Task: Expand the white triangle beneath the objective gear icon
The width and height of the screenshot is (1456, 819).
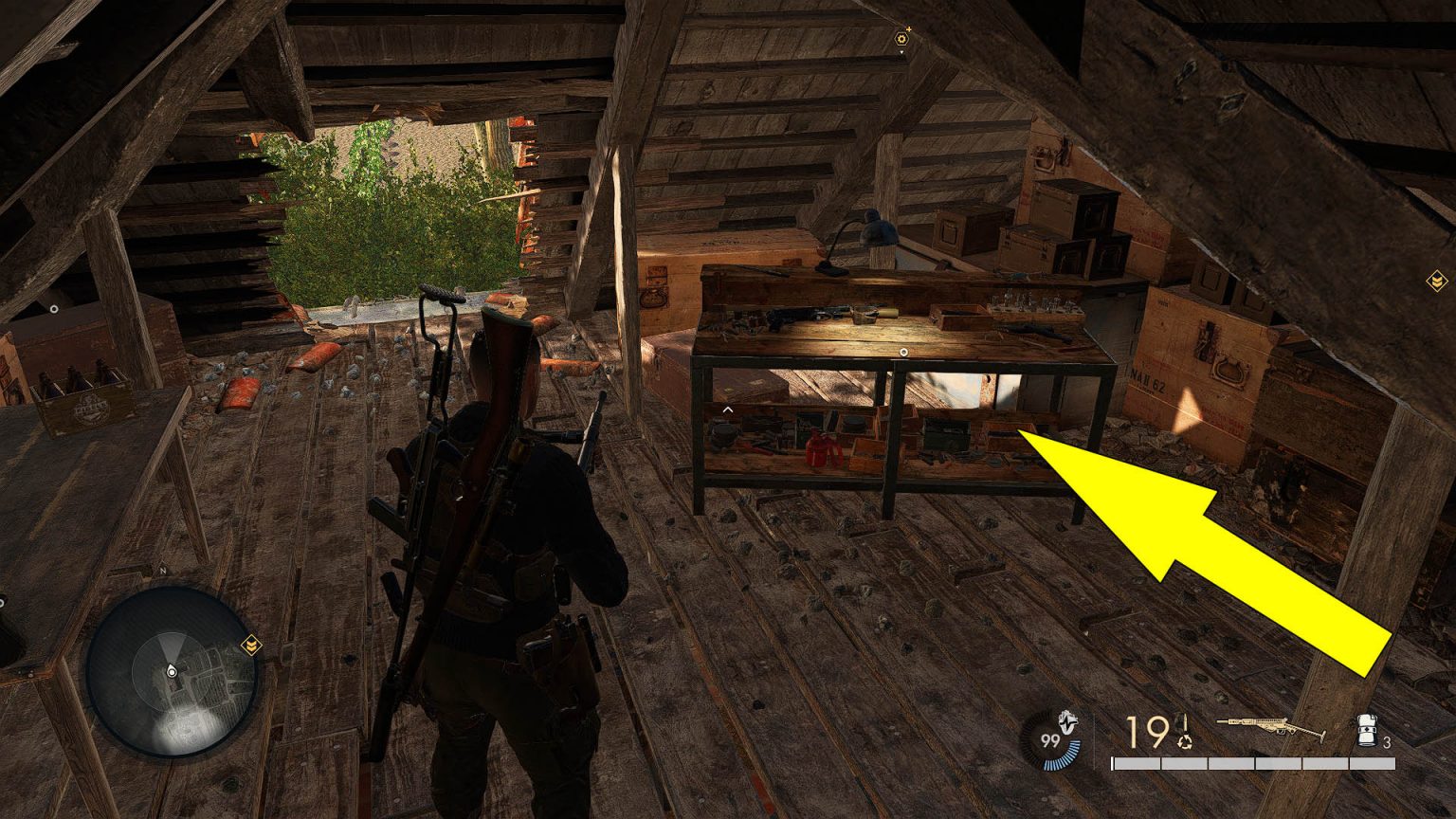Action: click(x=901, y=52)
